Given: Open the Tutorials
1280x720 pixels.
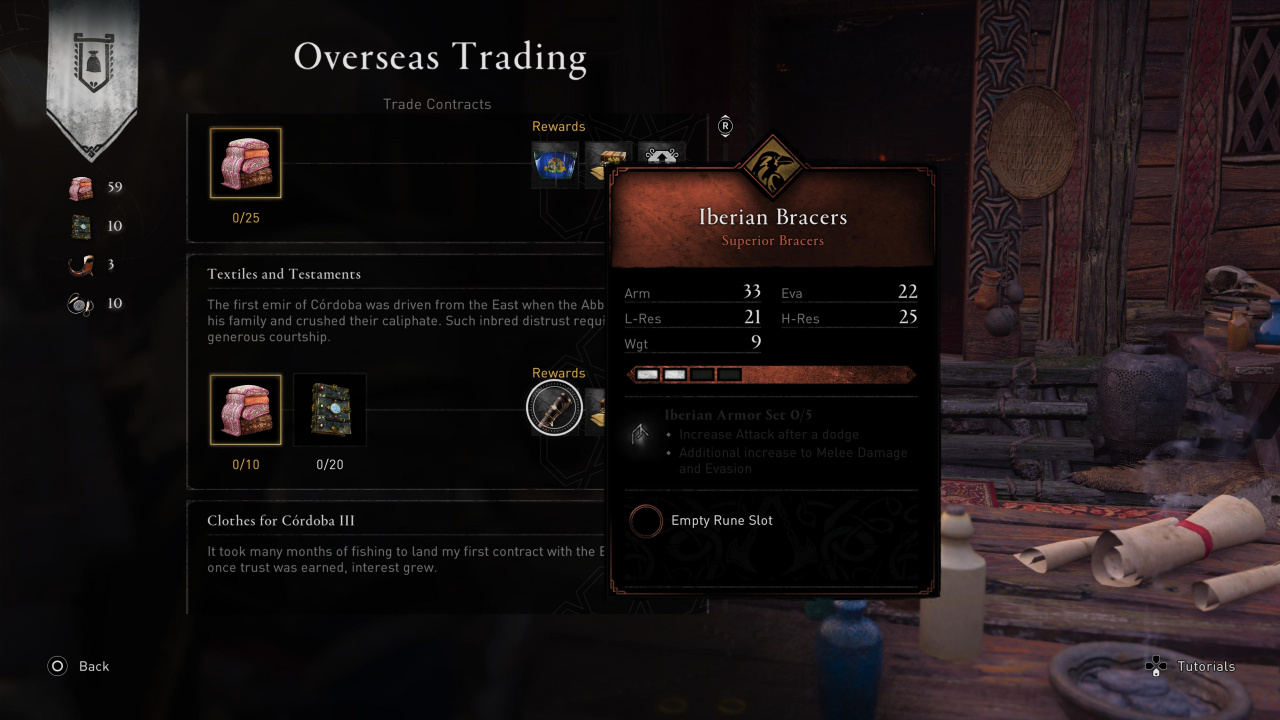Looking at the screenshot, I should [1190, 666].
